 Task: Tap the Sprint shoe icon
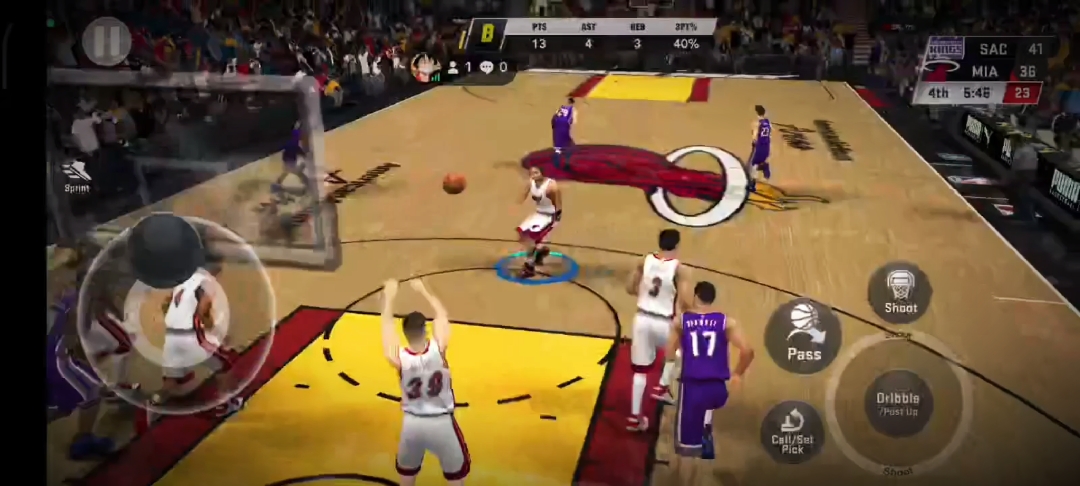76,173
